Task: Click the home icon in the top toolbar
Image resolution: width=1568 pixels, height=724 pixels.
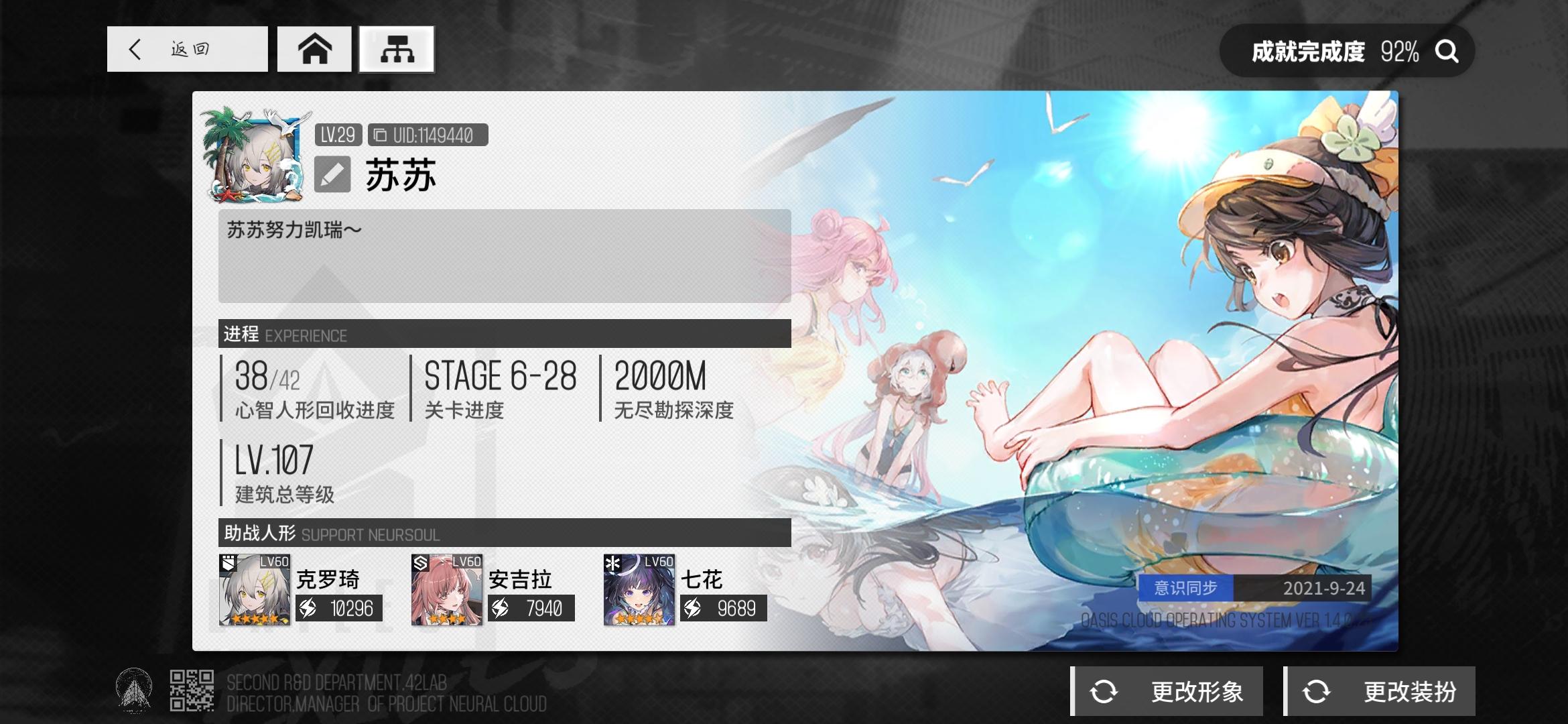Action: pos(314,49)
